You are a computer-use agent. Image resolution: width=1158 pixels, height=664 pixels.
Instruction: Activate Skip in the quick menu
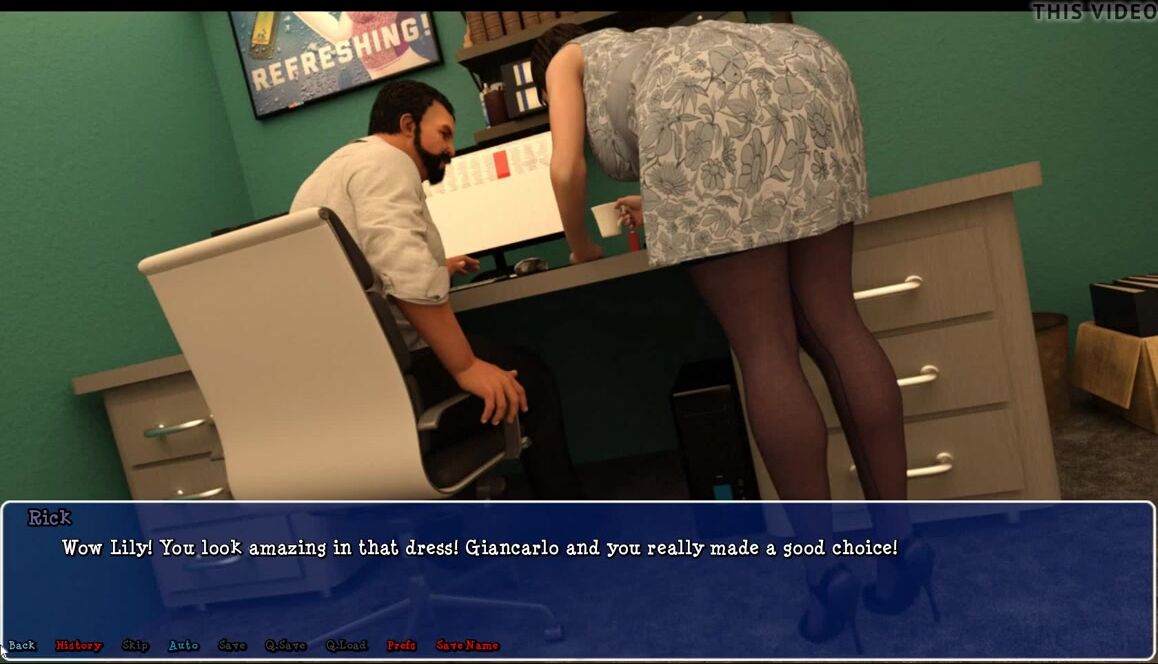(x=135, y=646)
